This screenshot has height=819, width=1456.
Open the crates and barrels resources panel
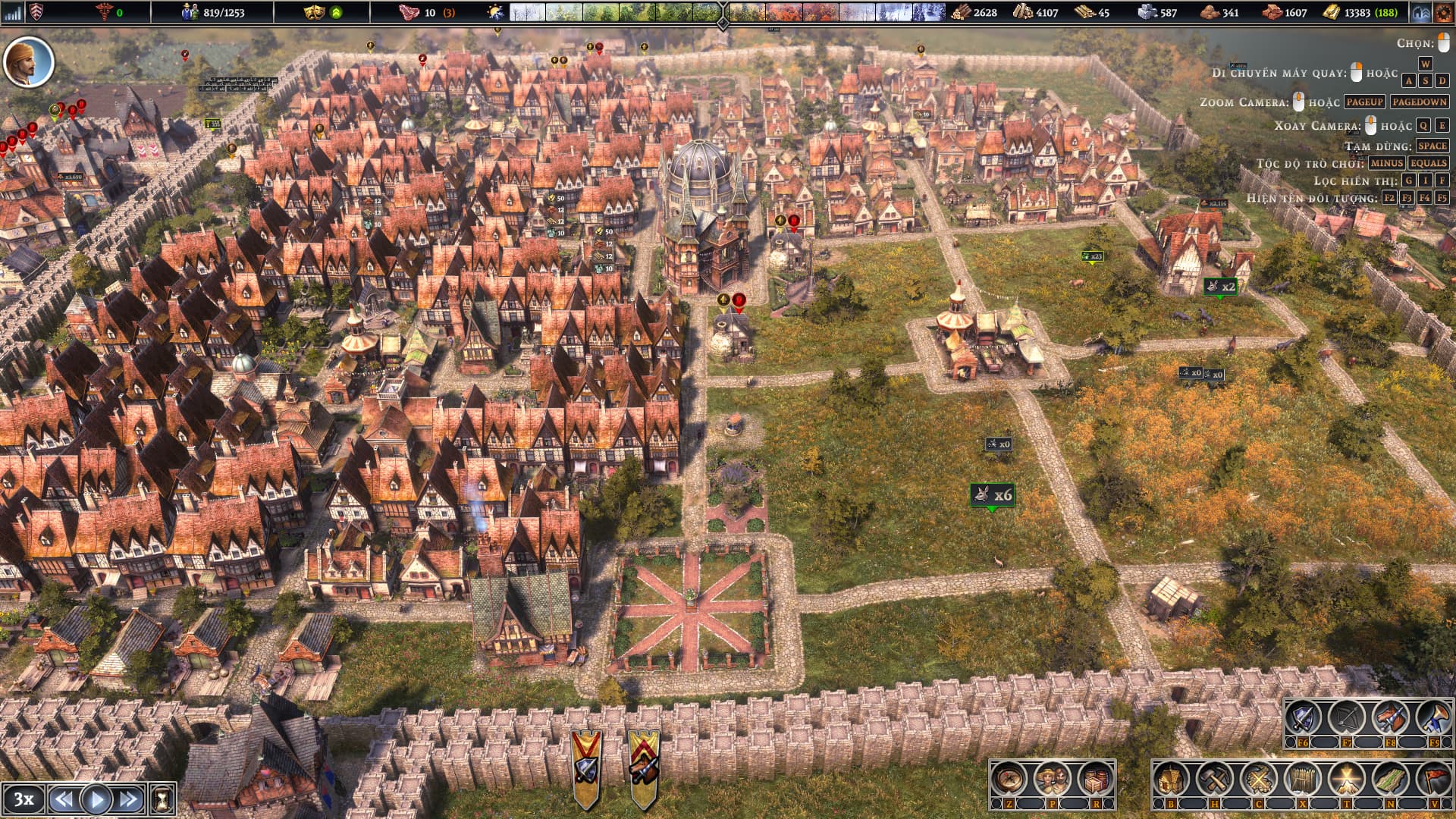(x=1094, y=779)
